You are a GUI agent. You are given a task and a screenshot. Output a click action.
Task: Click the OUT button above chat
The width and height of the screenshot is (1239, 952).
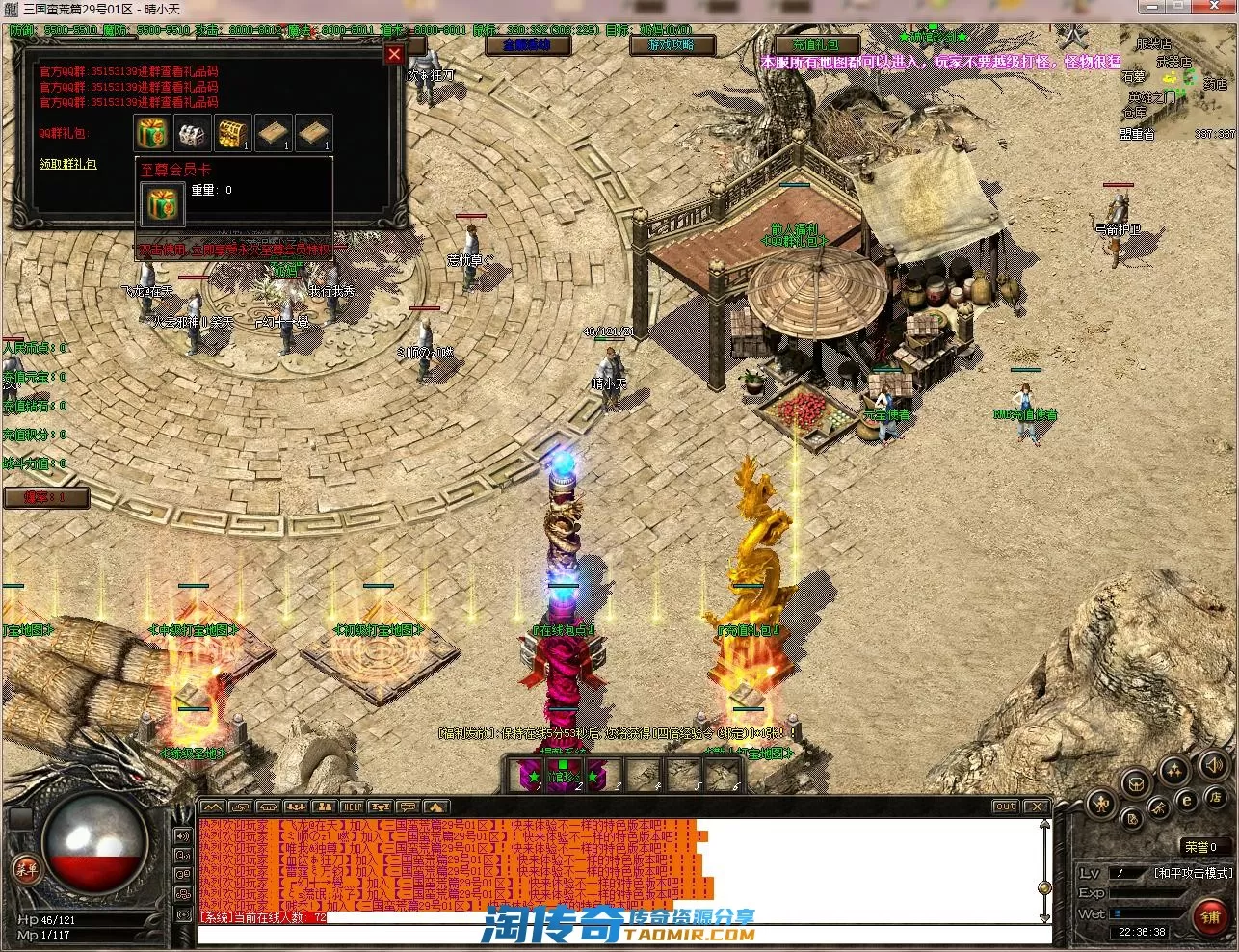(1005, 807)
